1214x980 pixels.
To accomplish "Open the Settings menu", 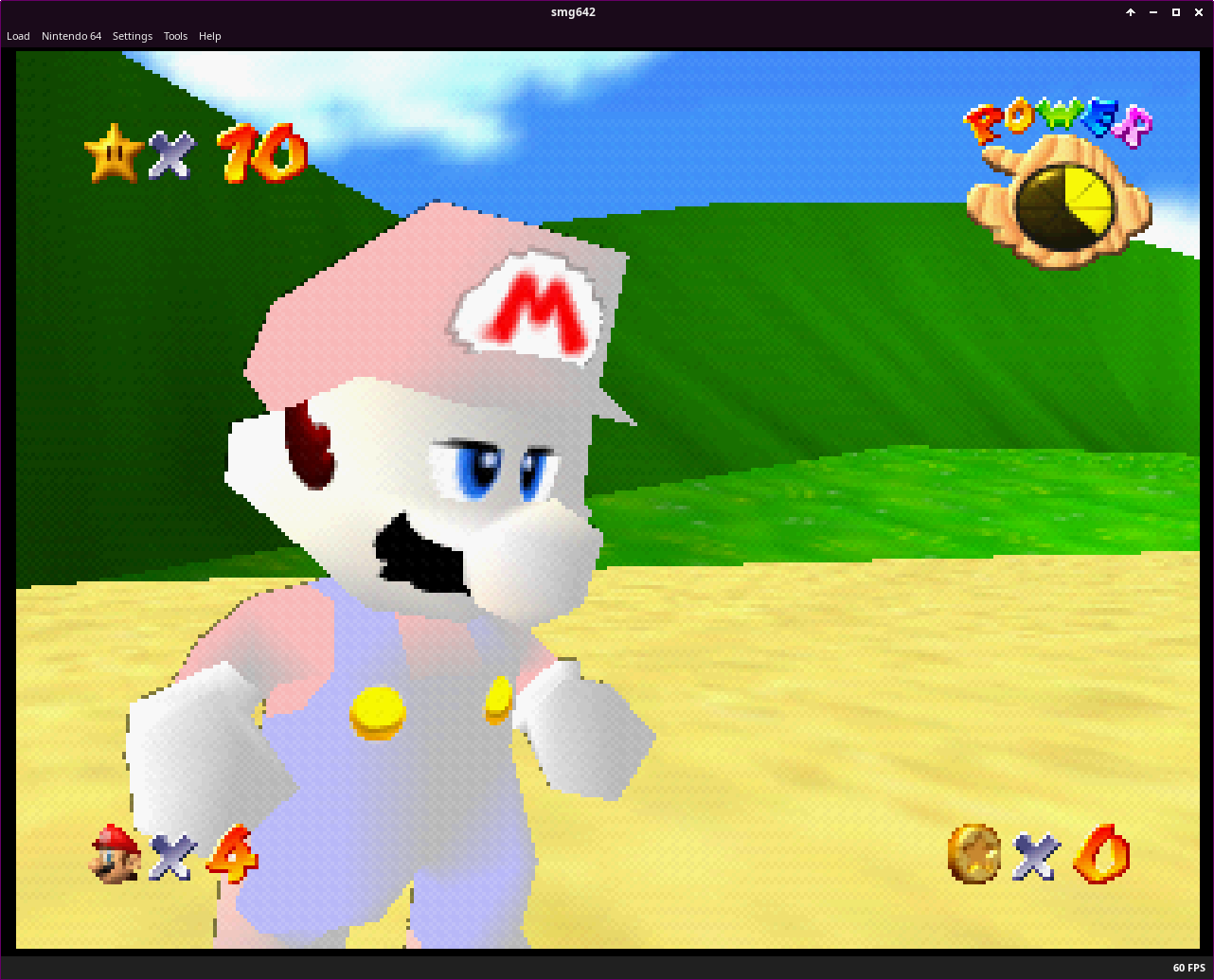I will click(x=132, y=36).
